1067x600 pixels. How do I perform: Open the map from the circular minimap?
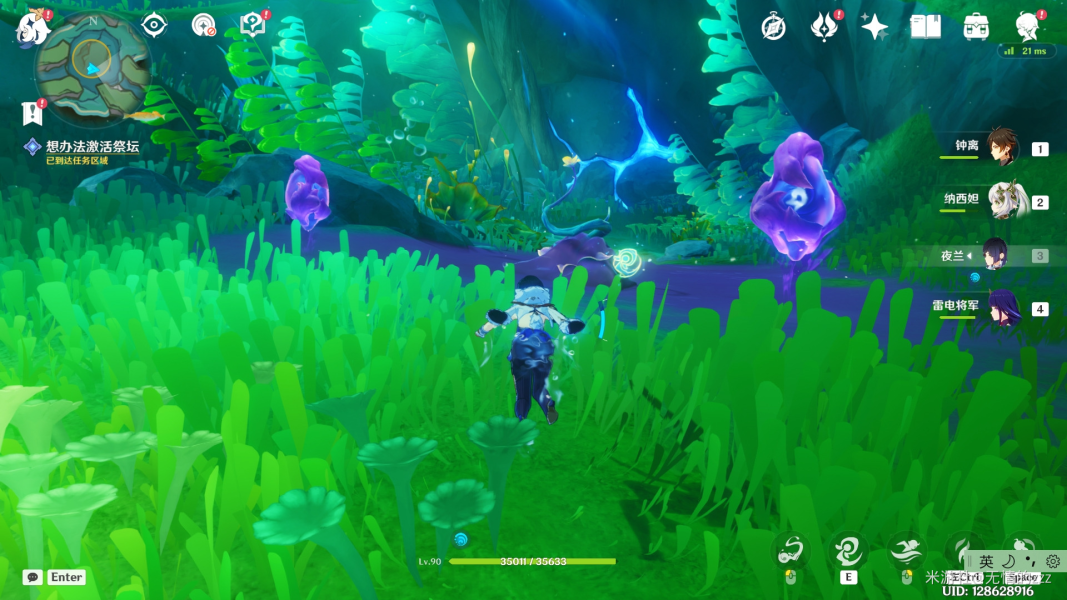(x=93, y=66)
